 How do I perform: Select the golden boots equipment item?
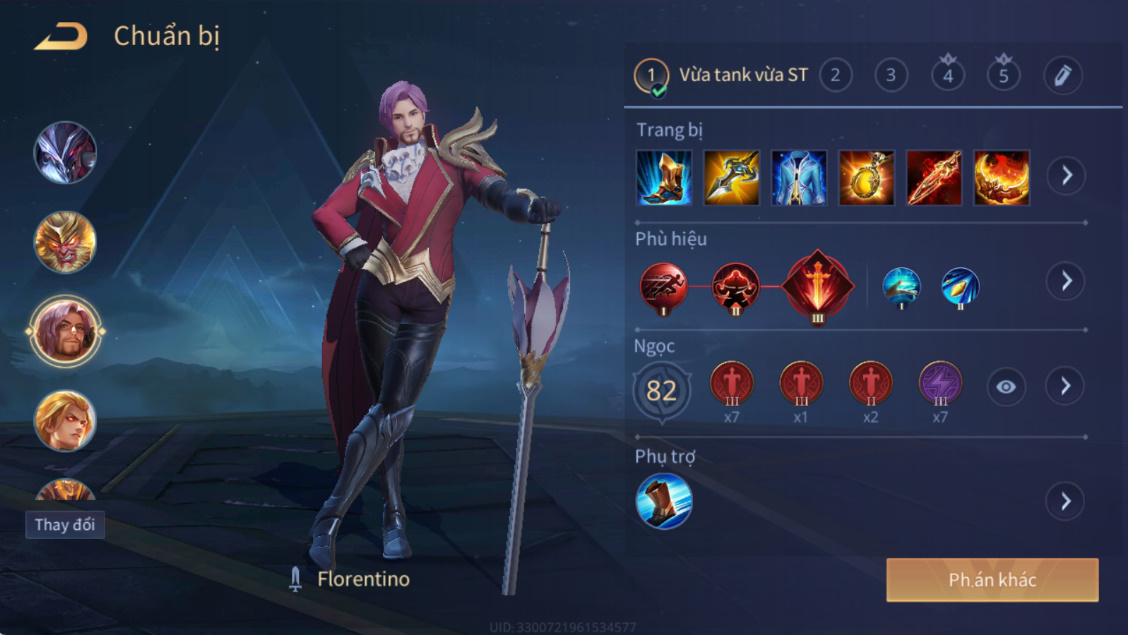[664, 177]
